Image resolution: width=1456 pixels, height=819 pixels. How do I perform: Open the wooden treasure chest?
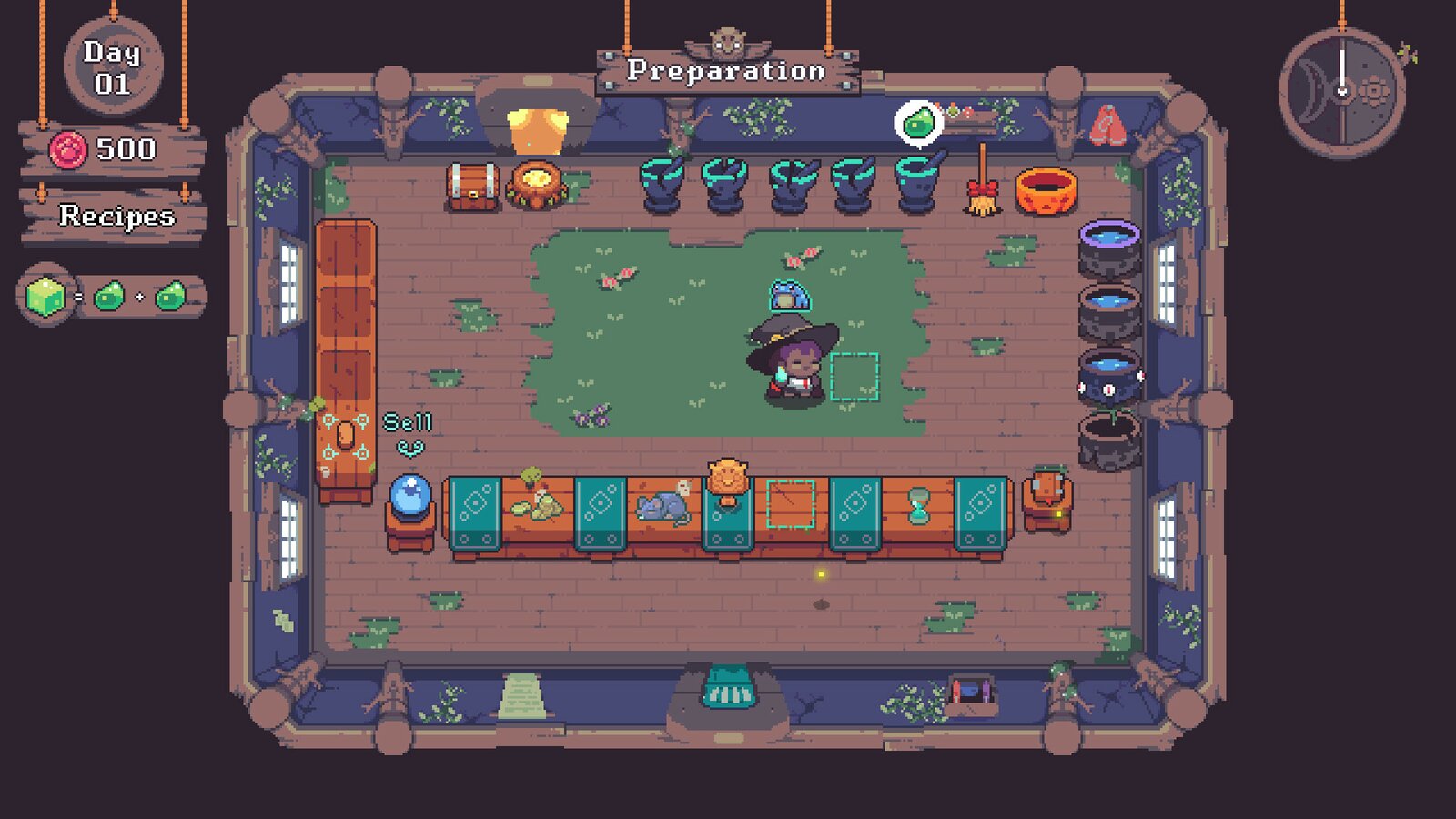[471, 185]
